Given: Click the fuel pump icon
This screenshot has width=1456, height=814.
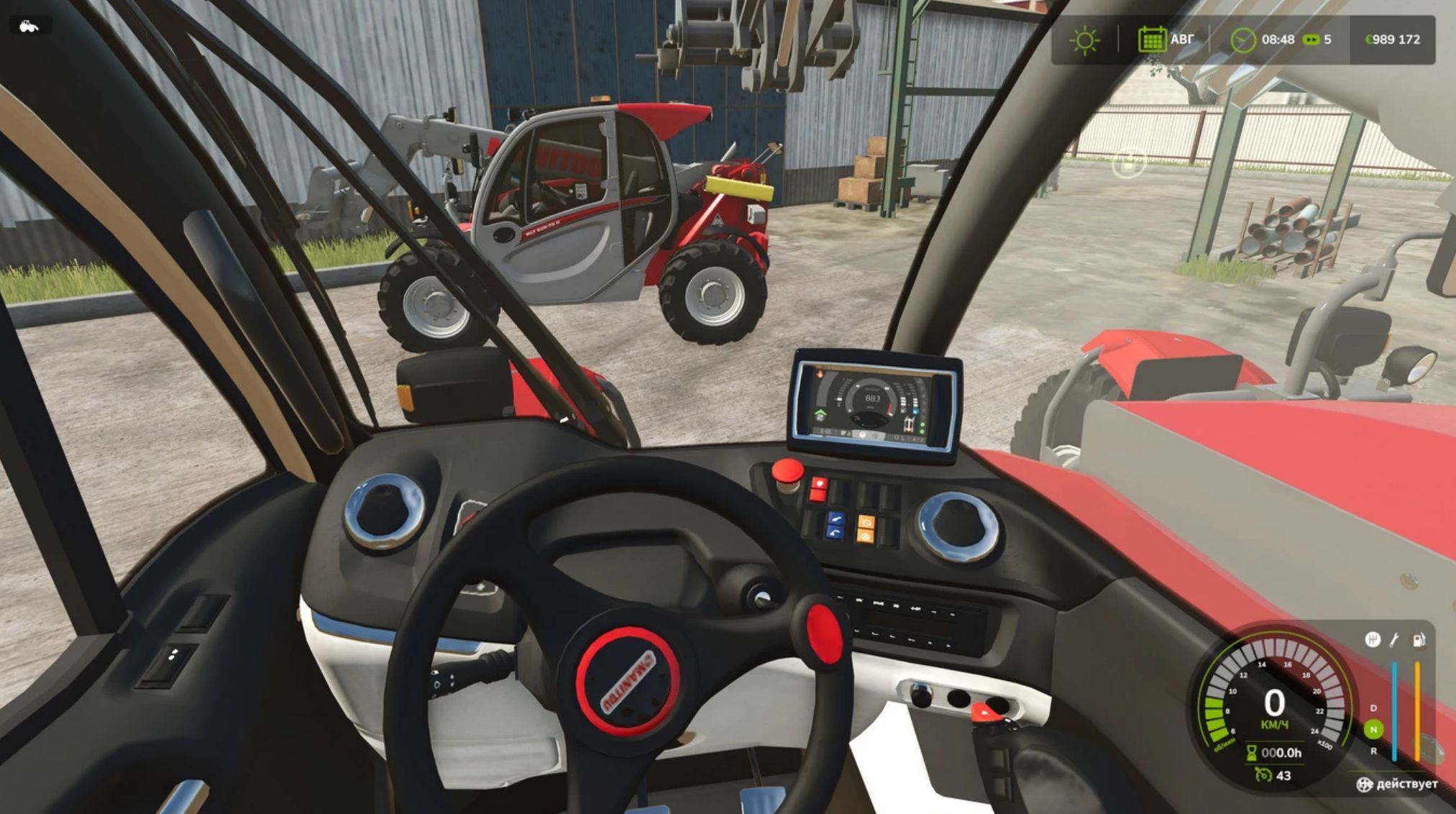Looking at the screenshot, I should click(x=1419, y=639).
